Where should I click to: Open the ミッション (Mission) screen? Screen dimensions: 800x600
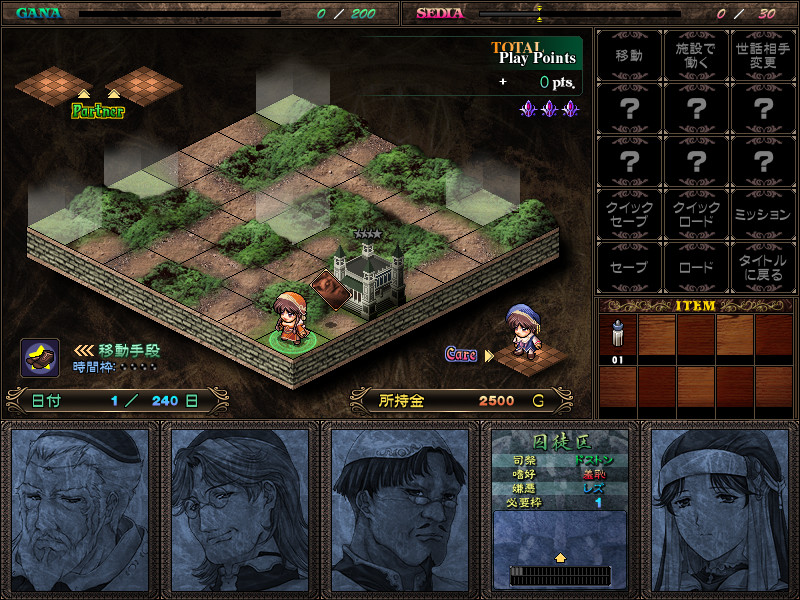click(763, 214)
